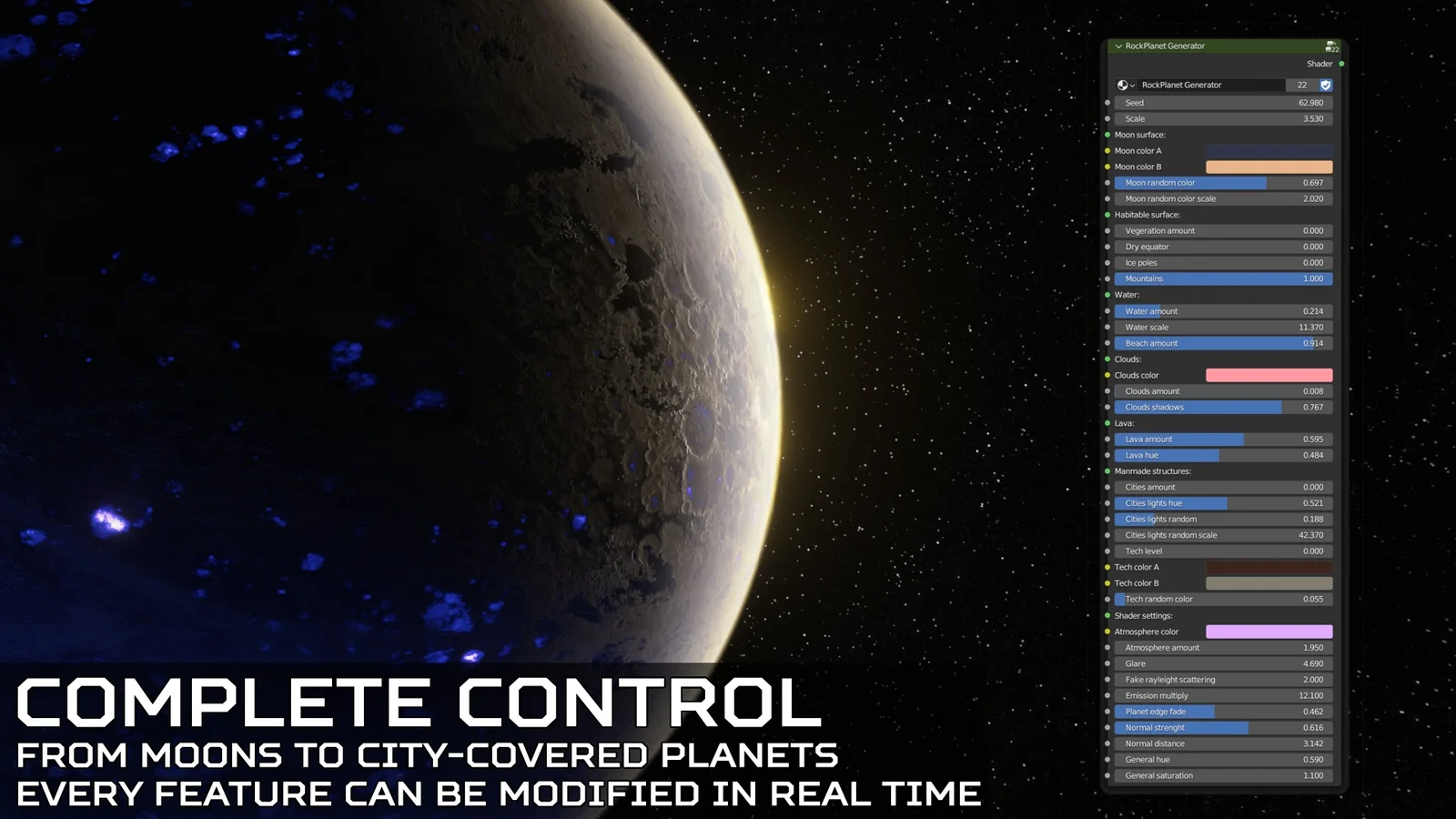Open the Moon color B color picker
Screen dimensions: 1456x819
[1269, 167]
